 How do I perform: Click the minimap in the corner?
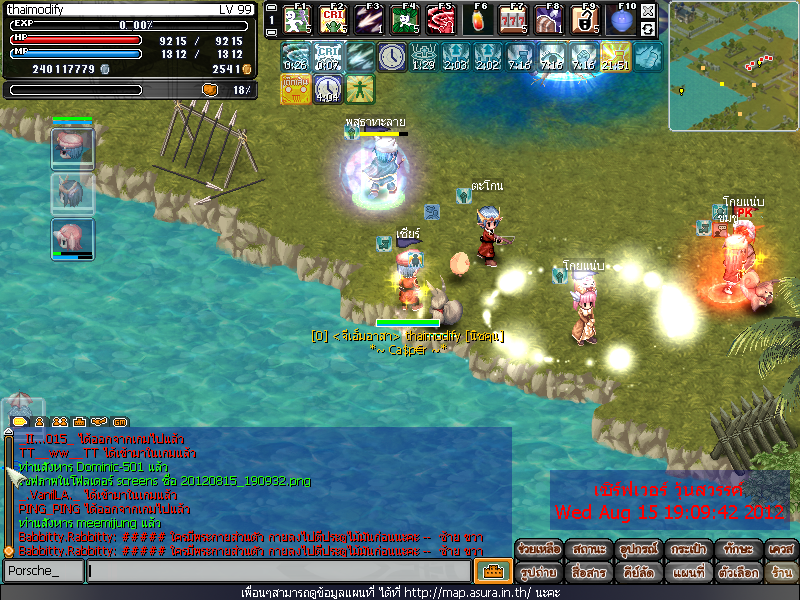[x=733, y=66]
